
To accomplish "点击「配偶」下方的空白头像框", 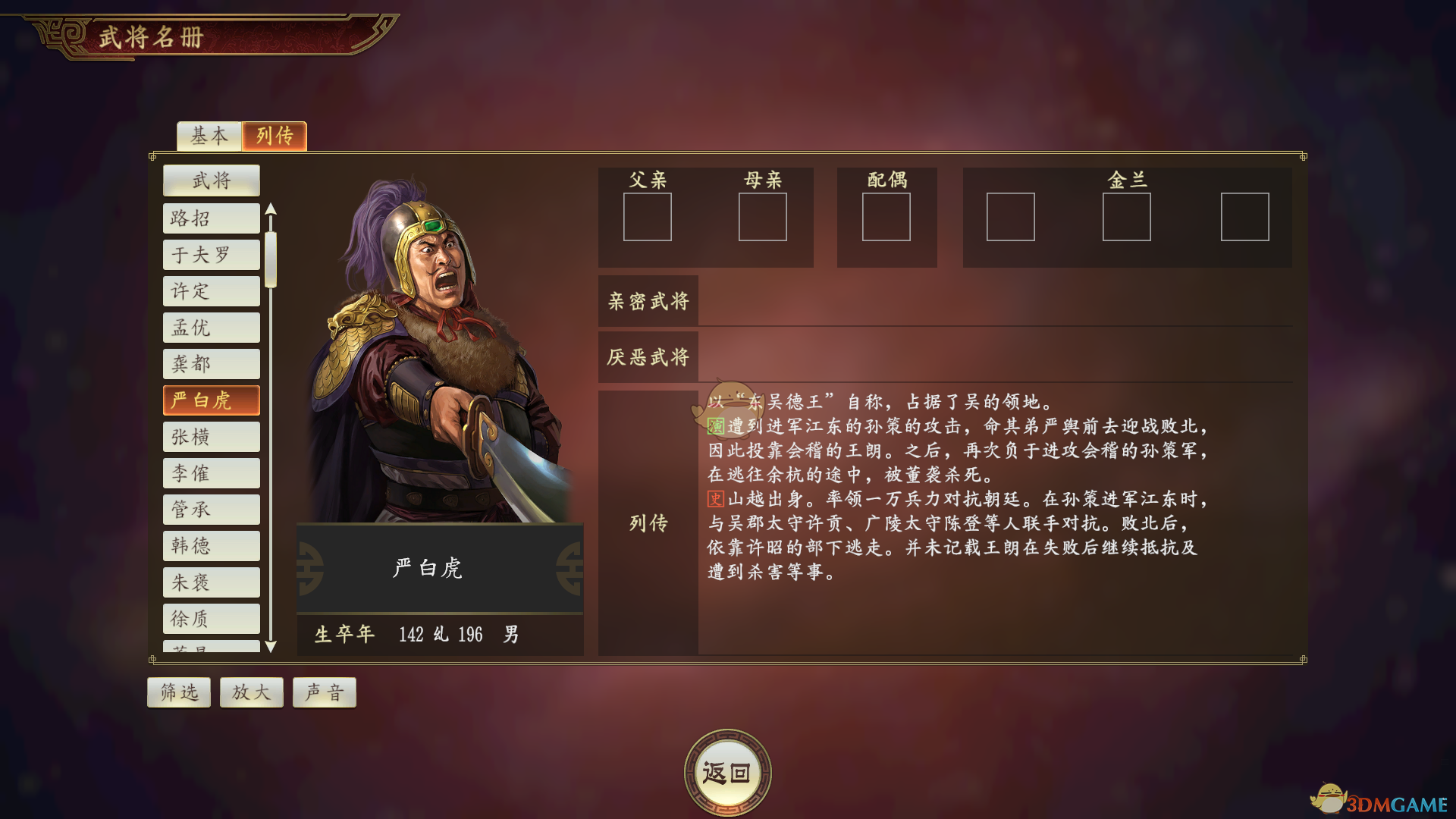I will click(x=887, y=218).
